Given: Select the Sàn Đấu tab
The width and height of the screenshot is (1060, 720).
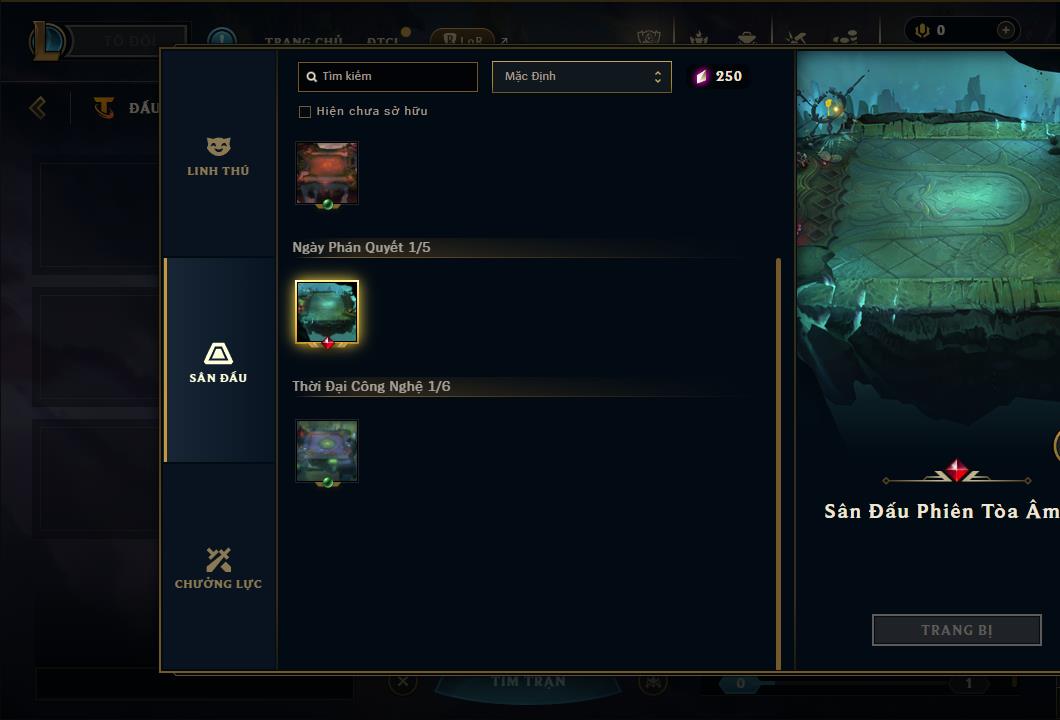Looking at the screenshot, I should (218, 362).
